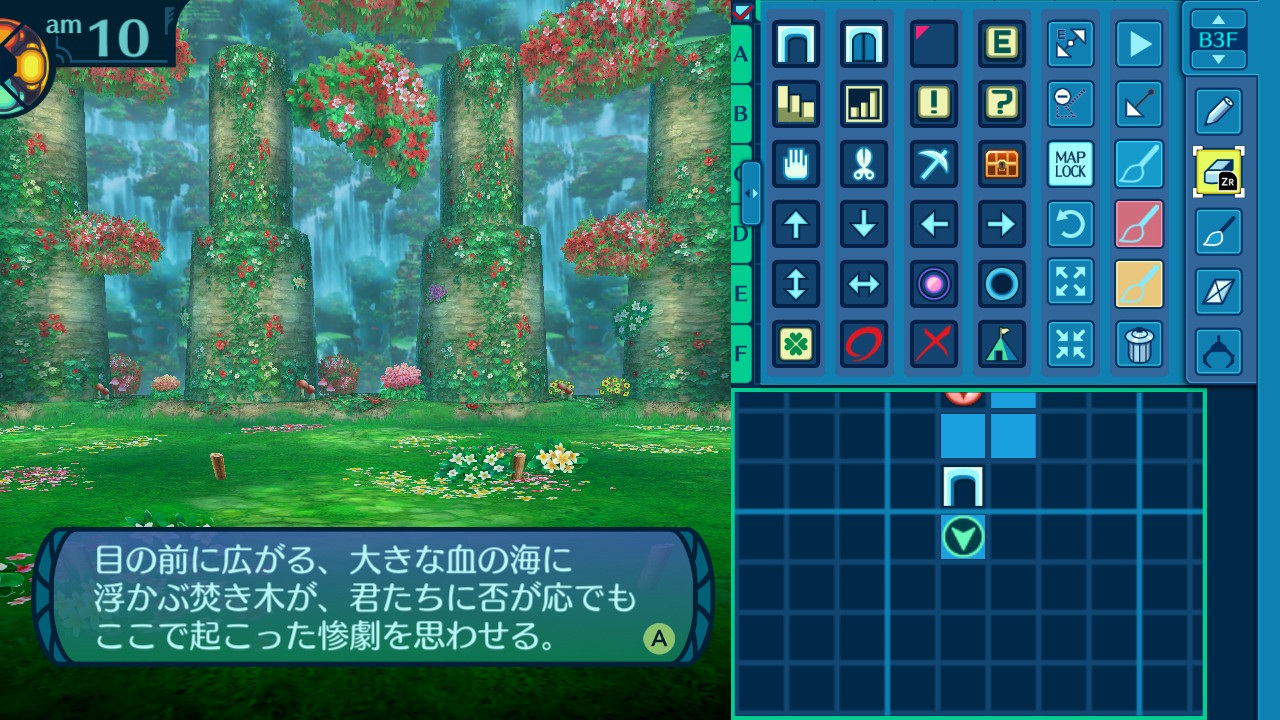The width and height of the screenshot is (1280, 720).
Task: Choose the green tent camp icon
Action: point(1002,344)
